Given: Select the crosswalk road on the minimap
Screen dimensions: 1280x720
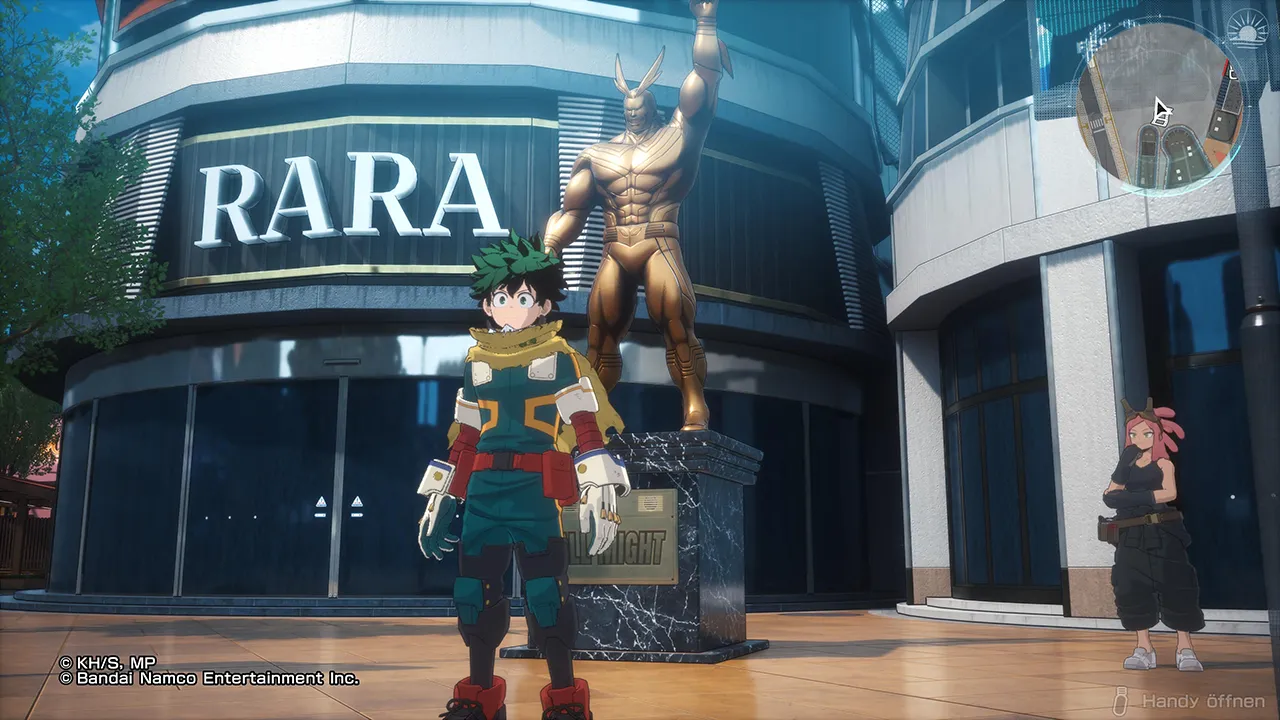Looking at the screenshot, I should tap(1096, 121).
